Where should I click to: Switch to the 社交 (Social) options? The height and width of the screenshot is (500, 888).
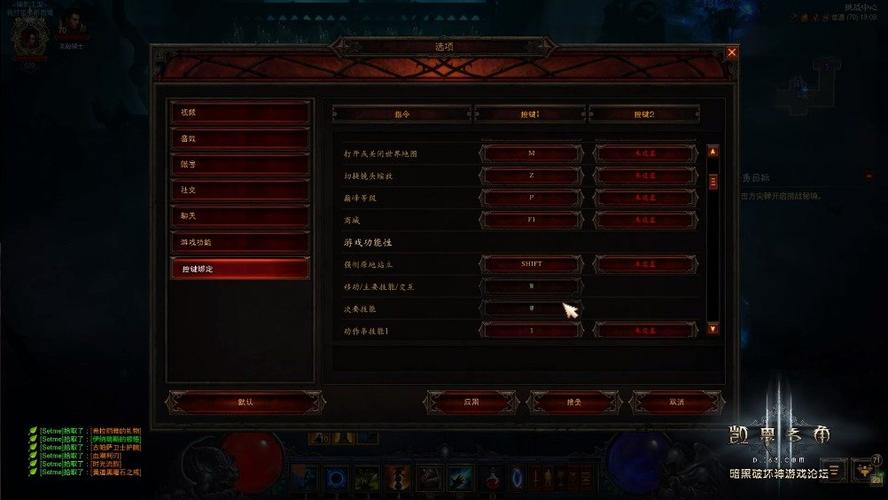click(x=239, y=190)
